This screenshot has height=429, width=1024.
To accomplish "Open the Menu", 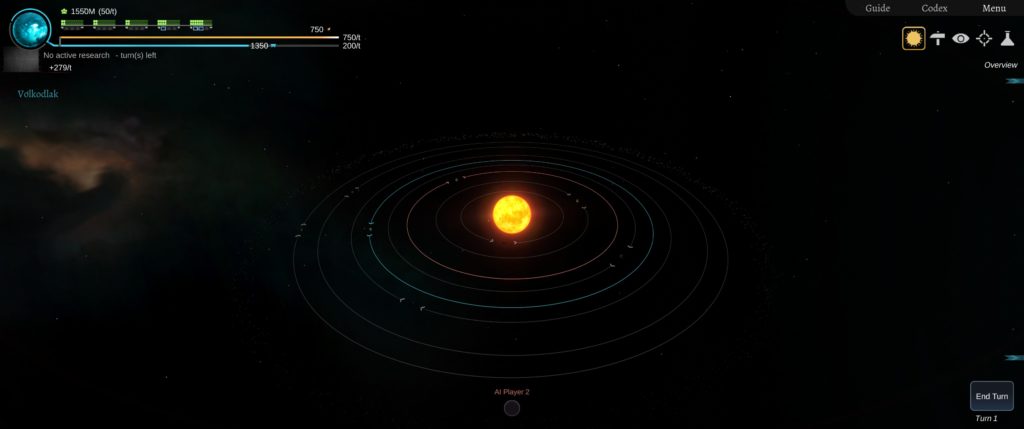I will click(993, 8).
